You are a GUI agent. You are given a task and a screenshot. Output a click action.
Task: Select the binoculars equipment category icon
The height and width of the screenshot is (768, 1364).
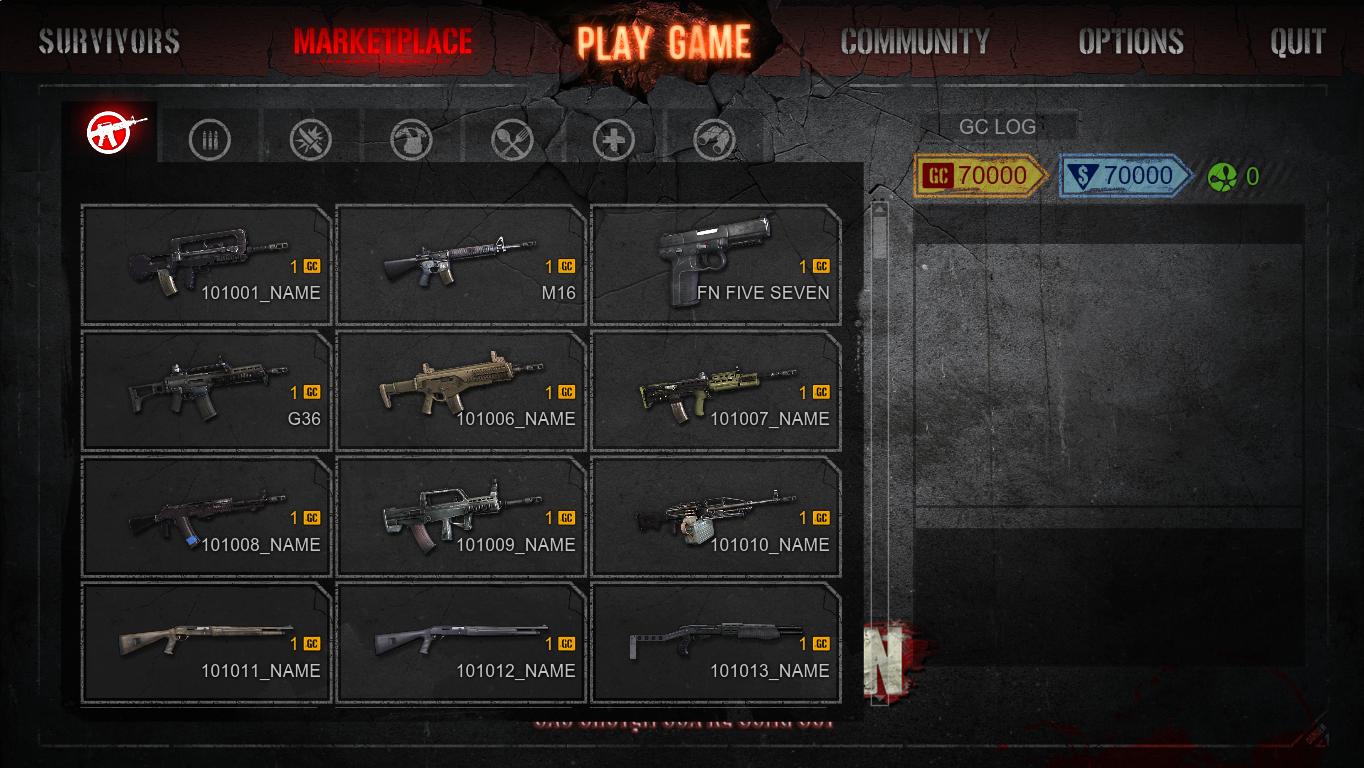coord(715,138)
